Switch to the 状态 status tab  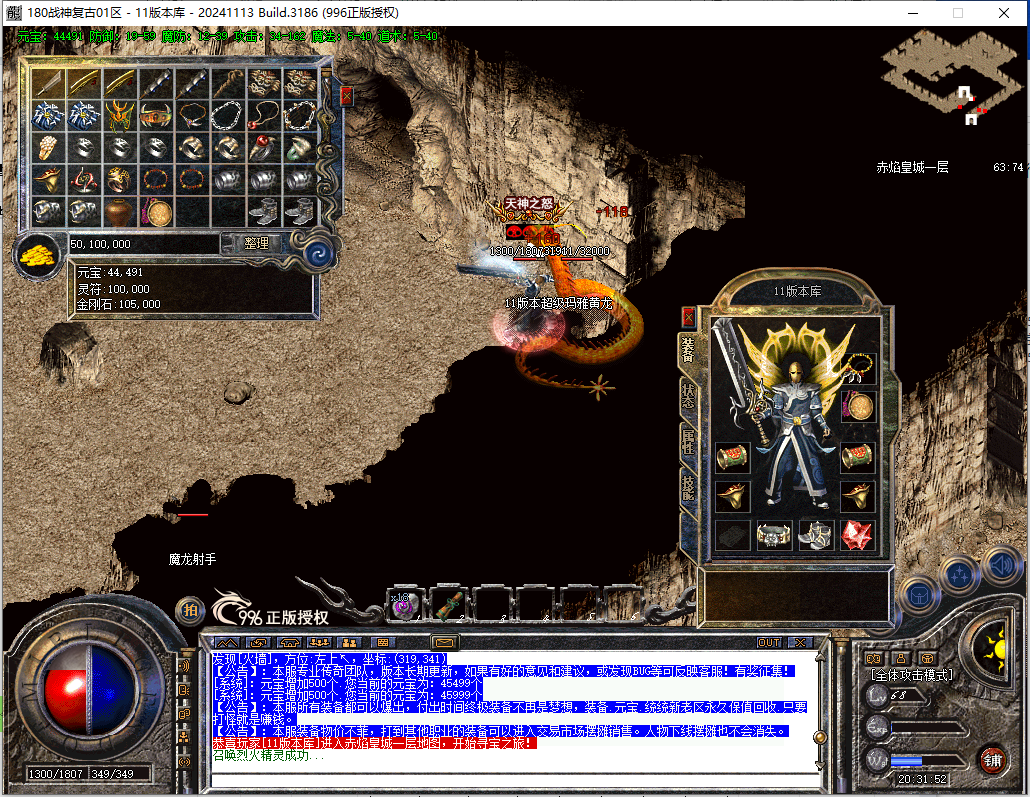pyautogui.click(x=688, y=393)
